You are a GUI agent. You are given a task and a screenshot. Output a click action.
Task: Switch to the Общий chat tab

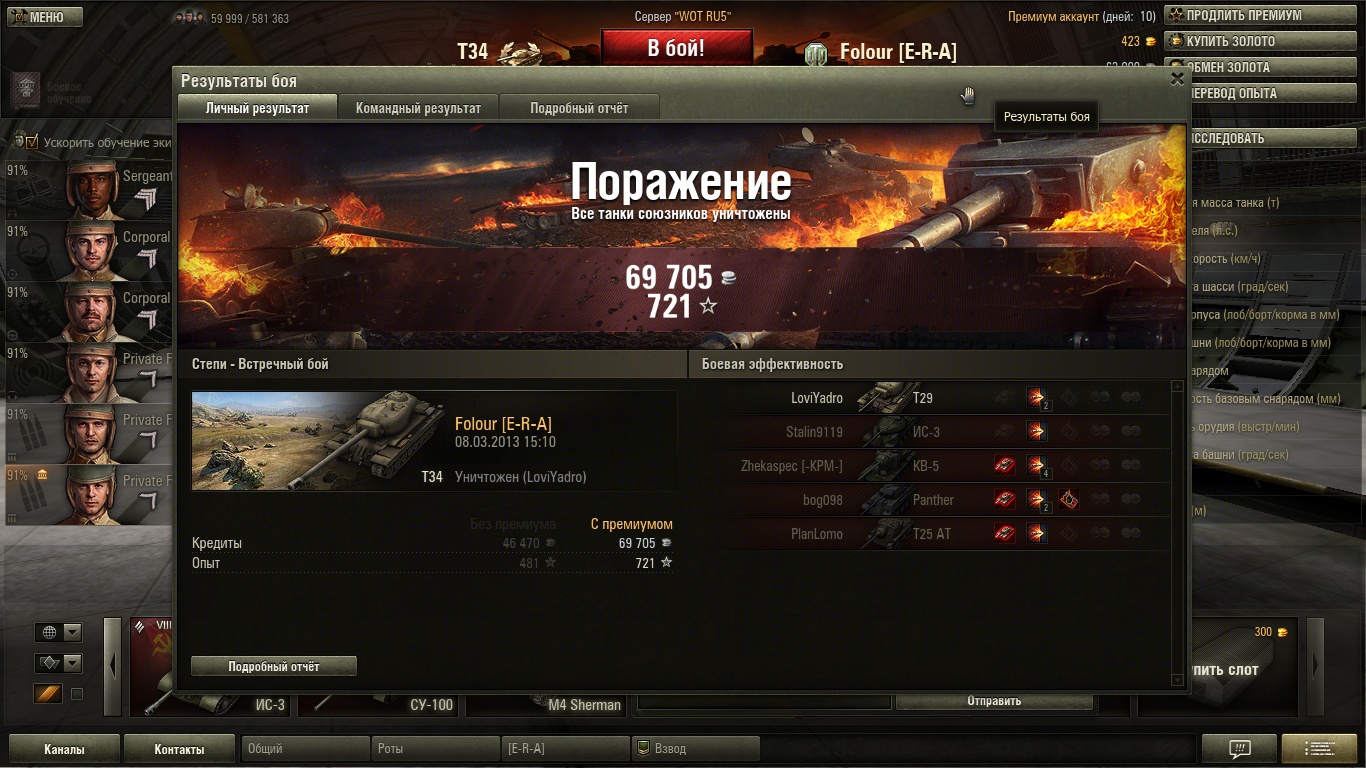coord(305,749)
